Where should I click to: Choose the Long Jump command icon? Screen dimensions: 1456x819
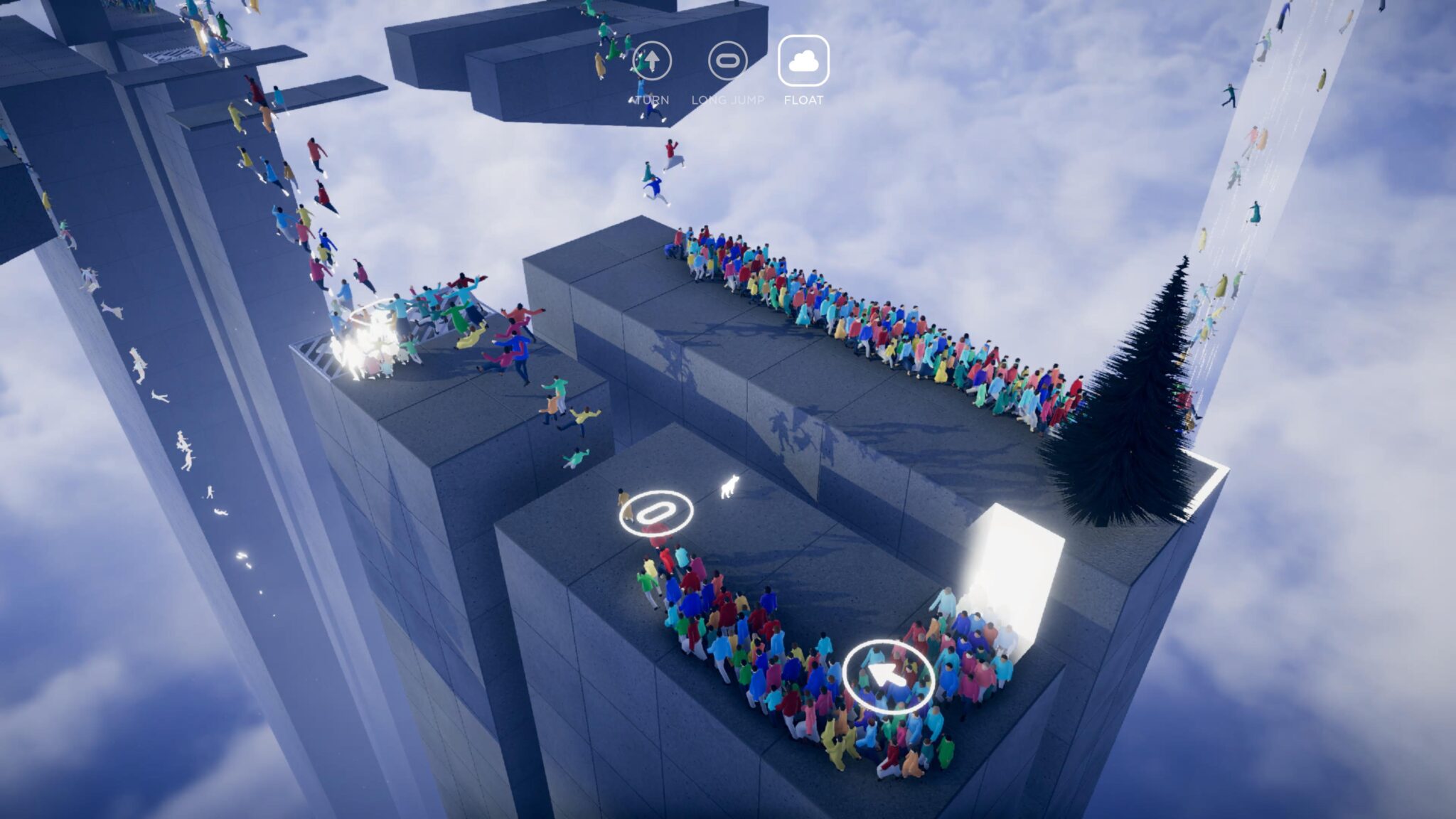[x=727, y=61]
